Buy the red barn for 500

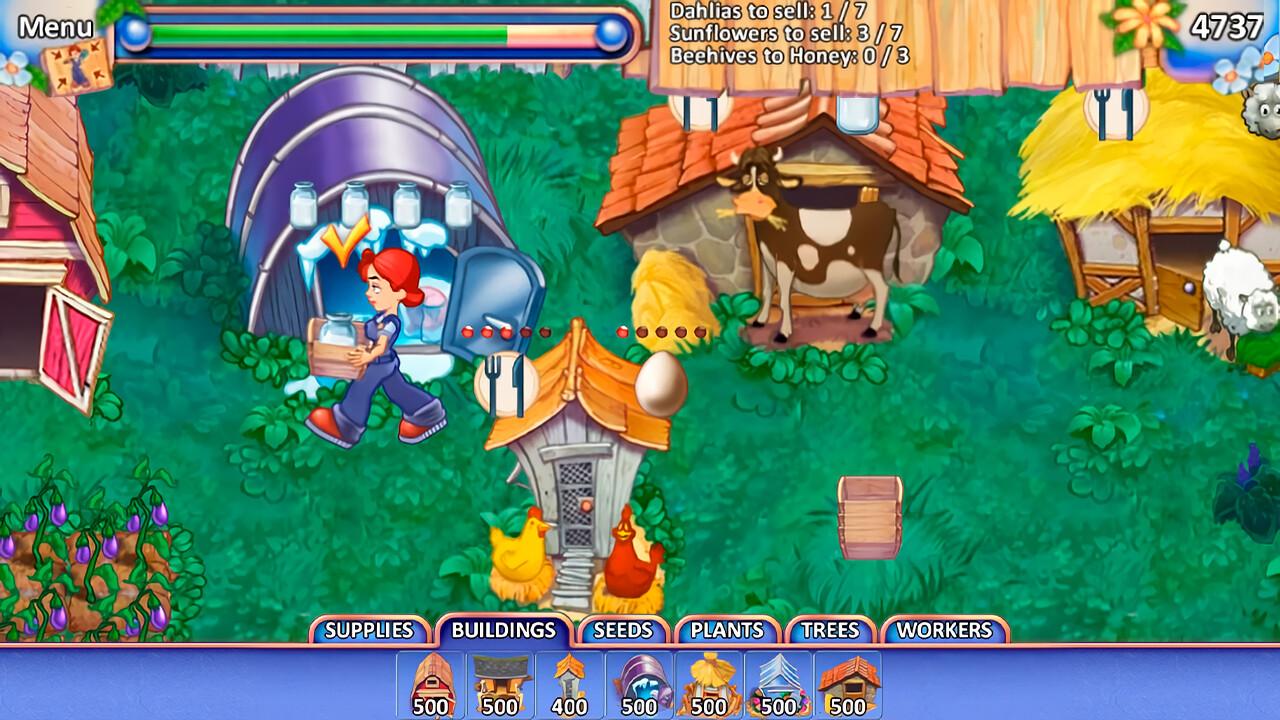tap(431, 684)
